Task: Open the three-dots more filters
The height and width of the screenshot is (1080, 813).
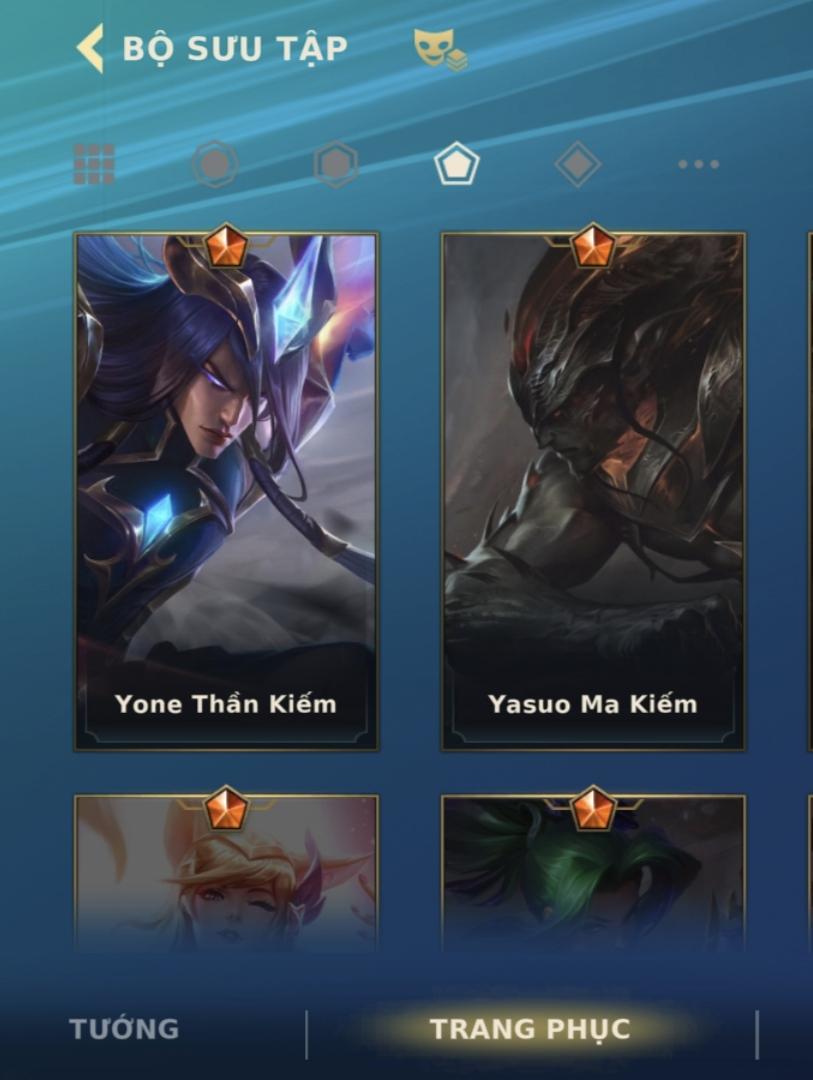Action: point(698,164)
